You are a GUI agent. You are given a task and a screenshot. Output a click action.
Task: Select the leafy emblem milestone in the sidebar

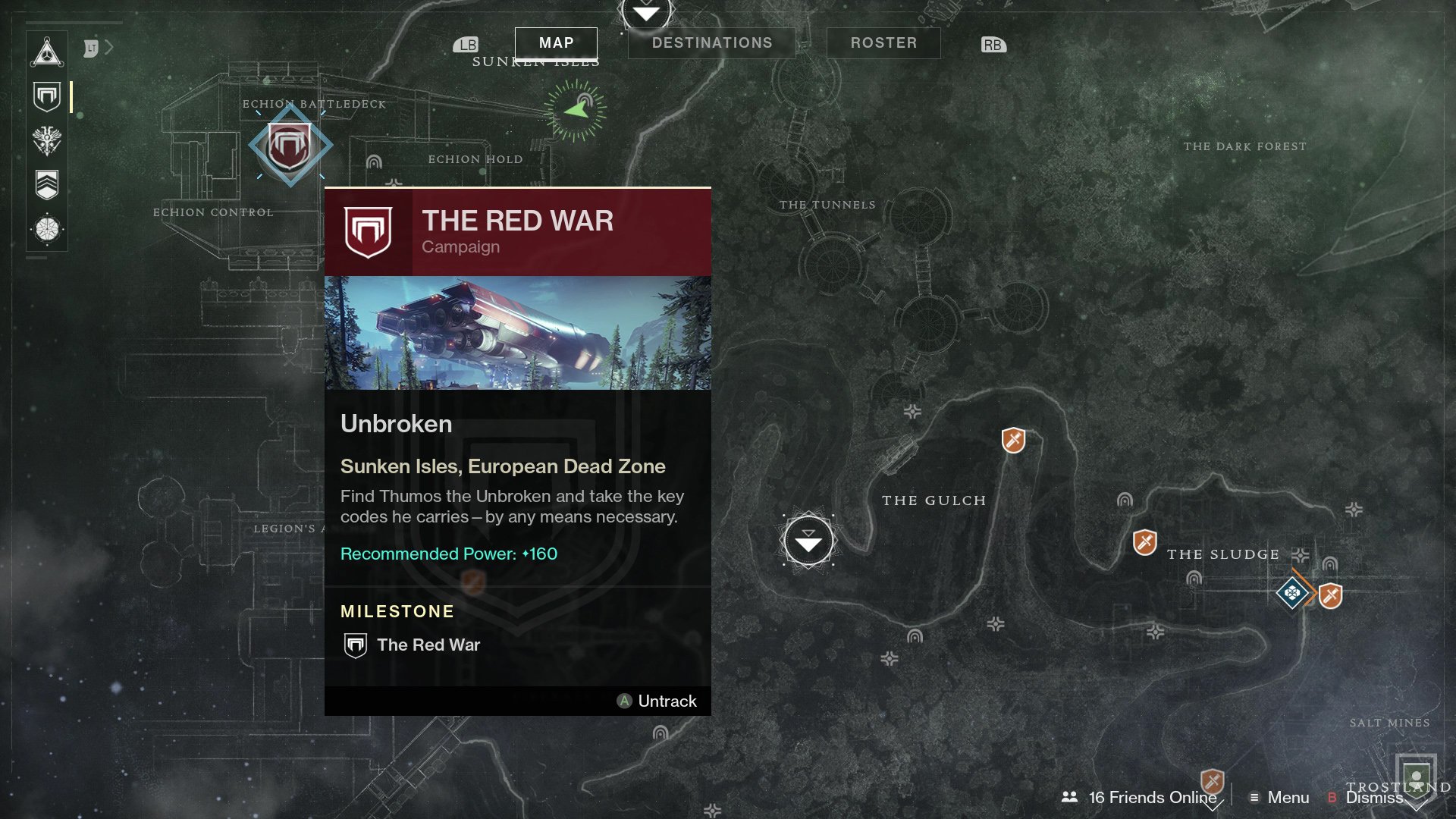[x=47, y=141]
